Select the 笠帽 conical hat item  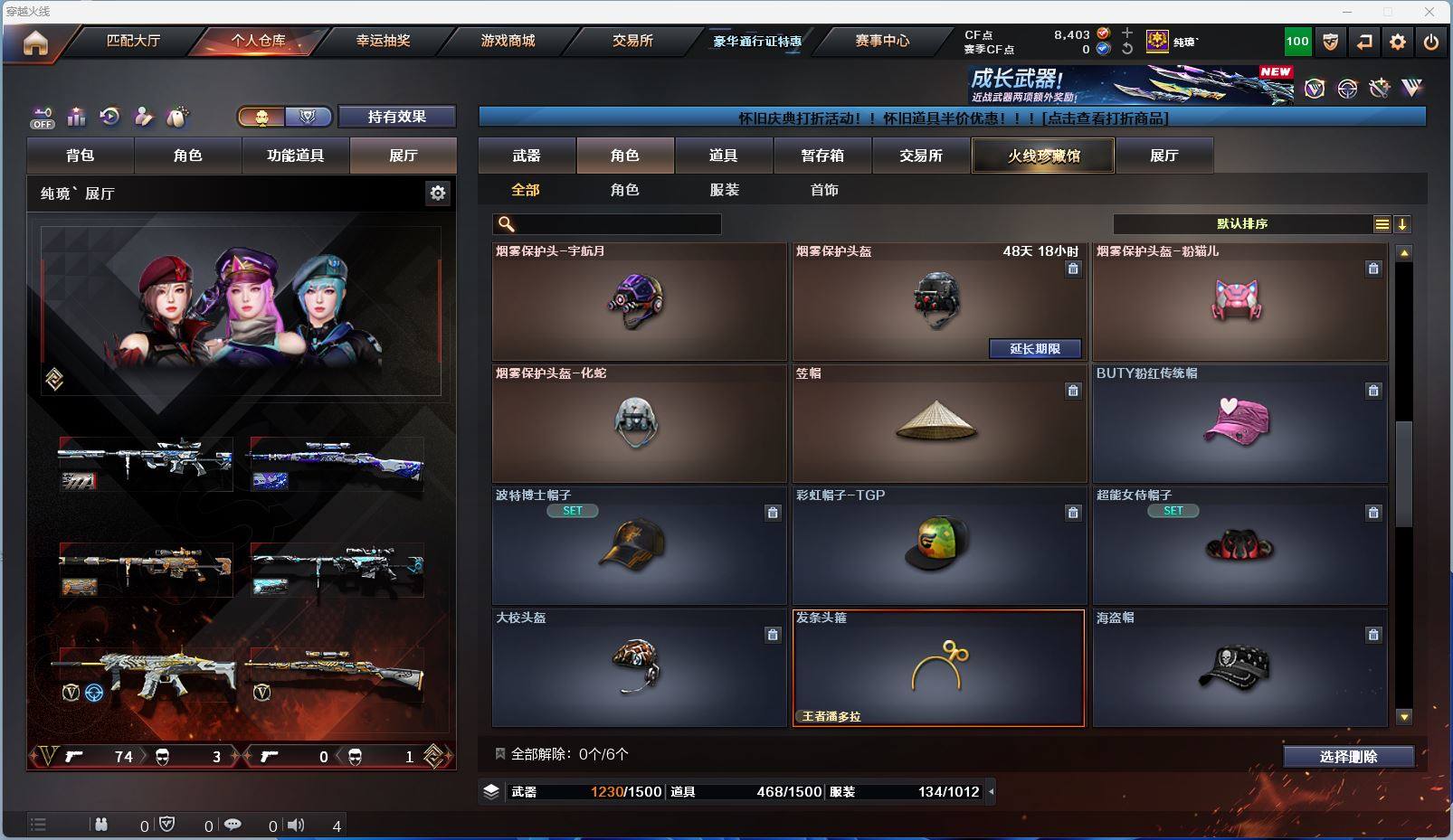click(937, 424)
